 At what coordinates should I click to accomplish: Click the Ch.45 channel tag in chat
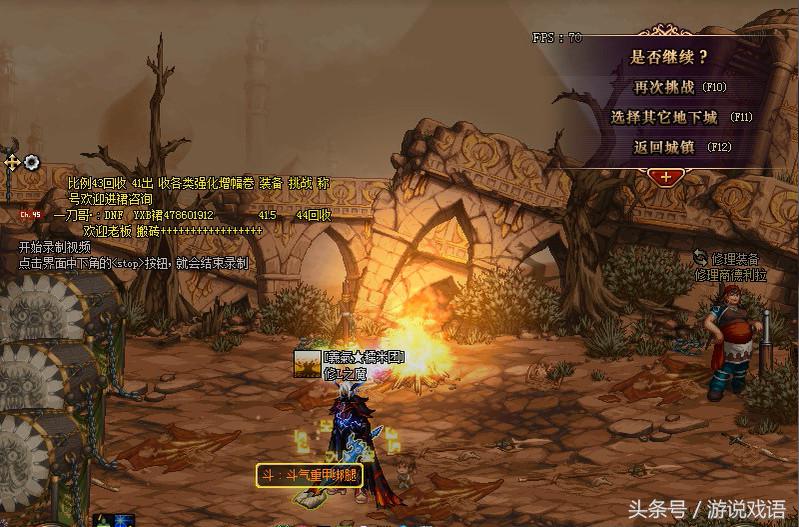click(30, 214)
